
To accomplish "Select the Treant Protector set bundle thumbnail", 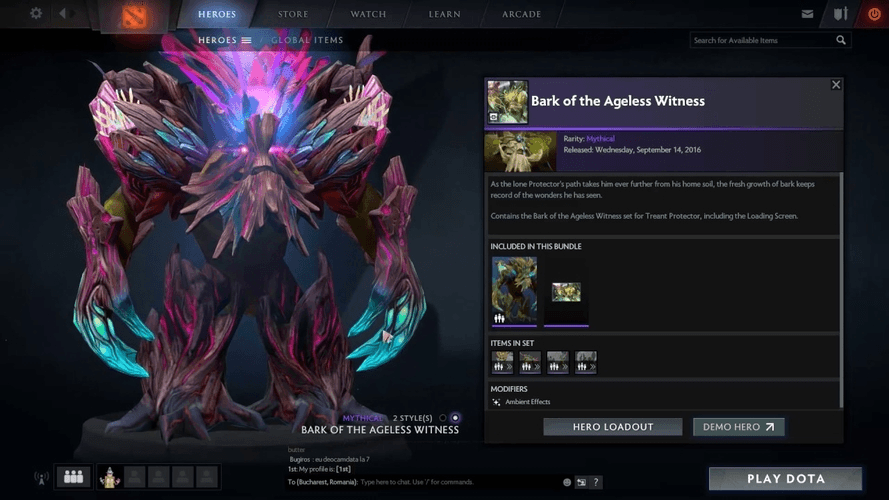I will [514, 290].
